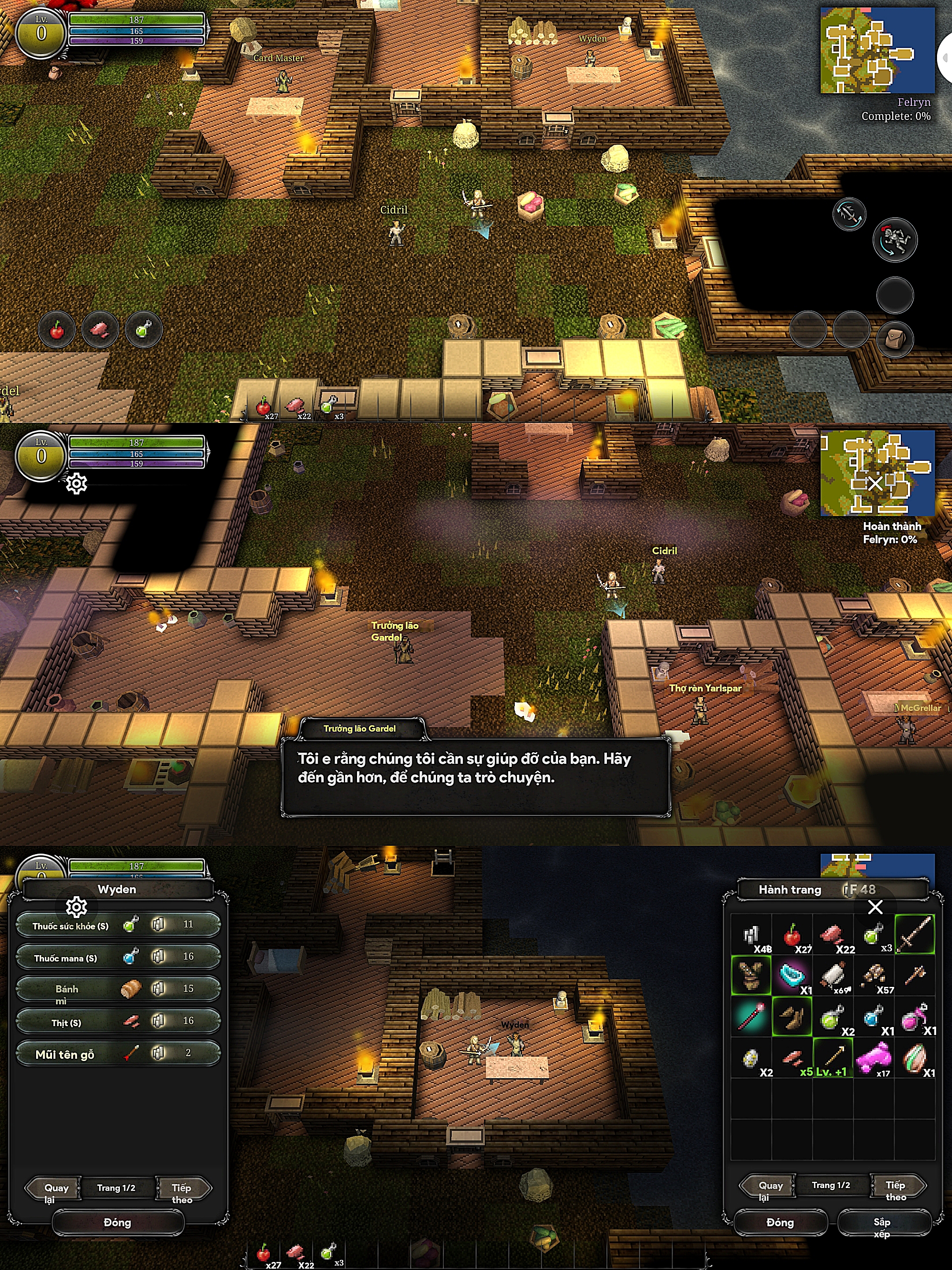Select the X57 item slot in Hành trang

874,976
